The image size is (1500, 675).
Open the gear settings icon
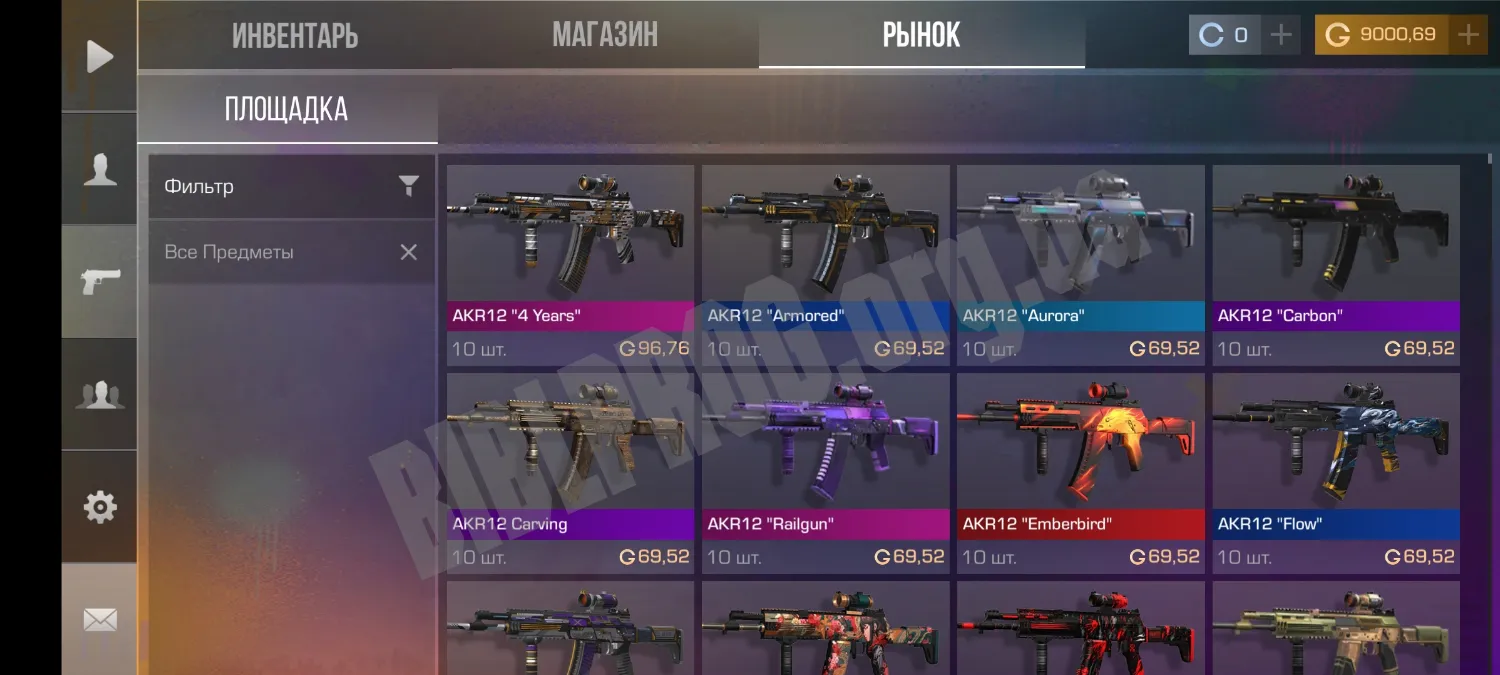(99, 507)
